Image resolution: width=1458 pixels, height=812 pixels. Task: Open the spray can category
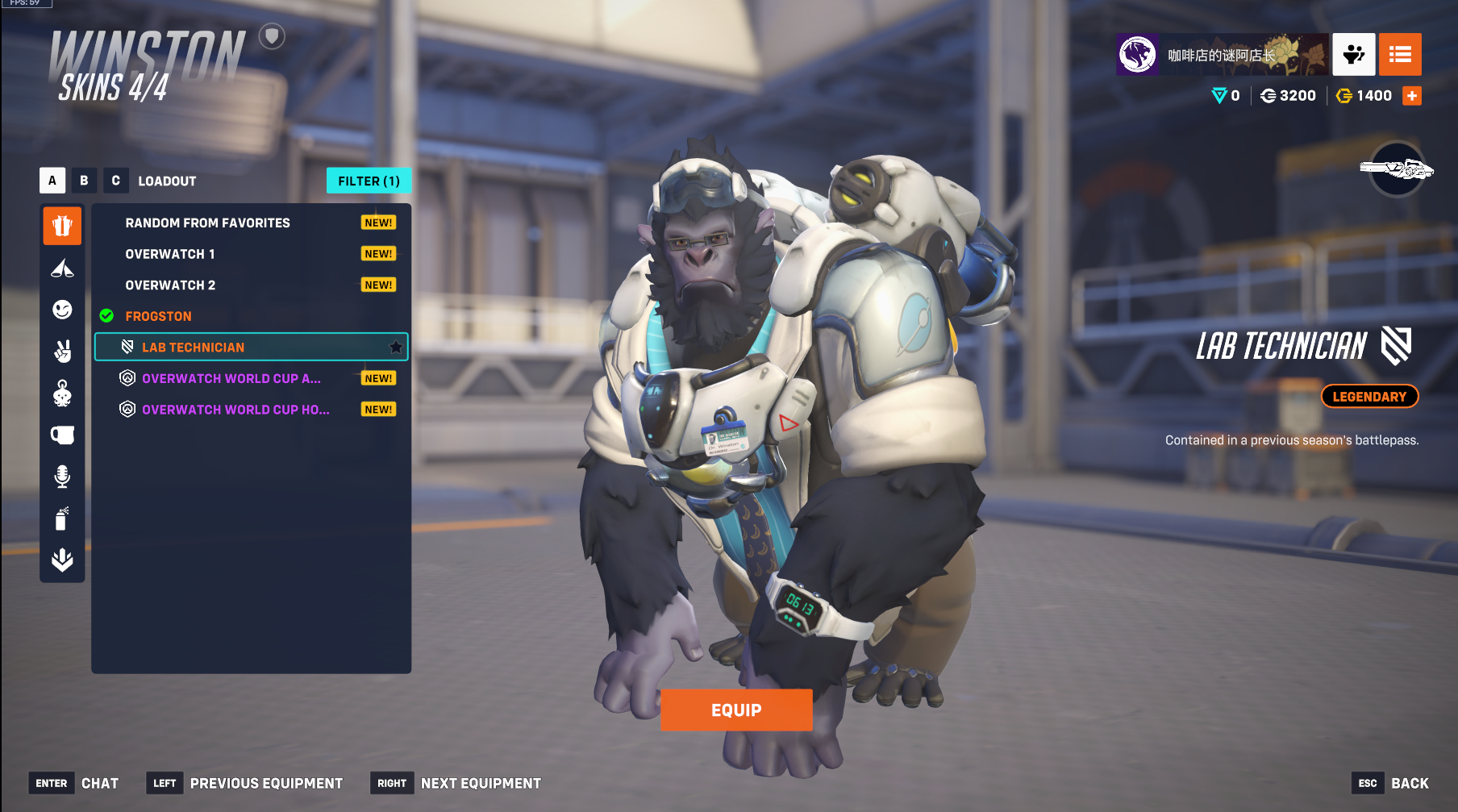click(62, 518)
